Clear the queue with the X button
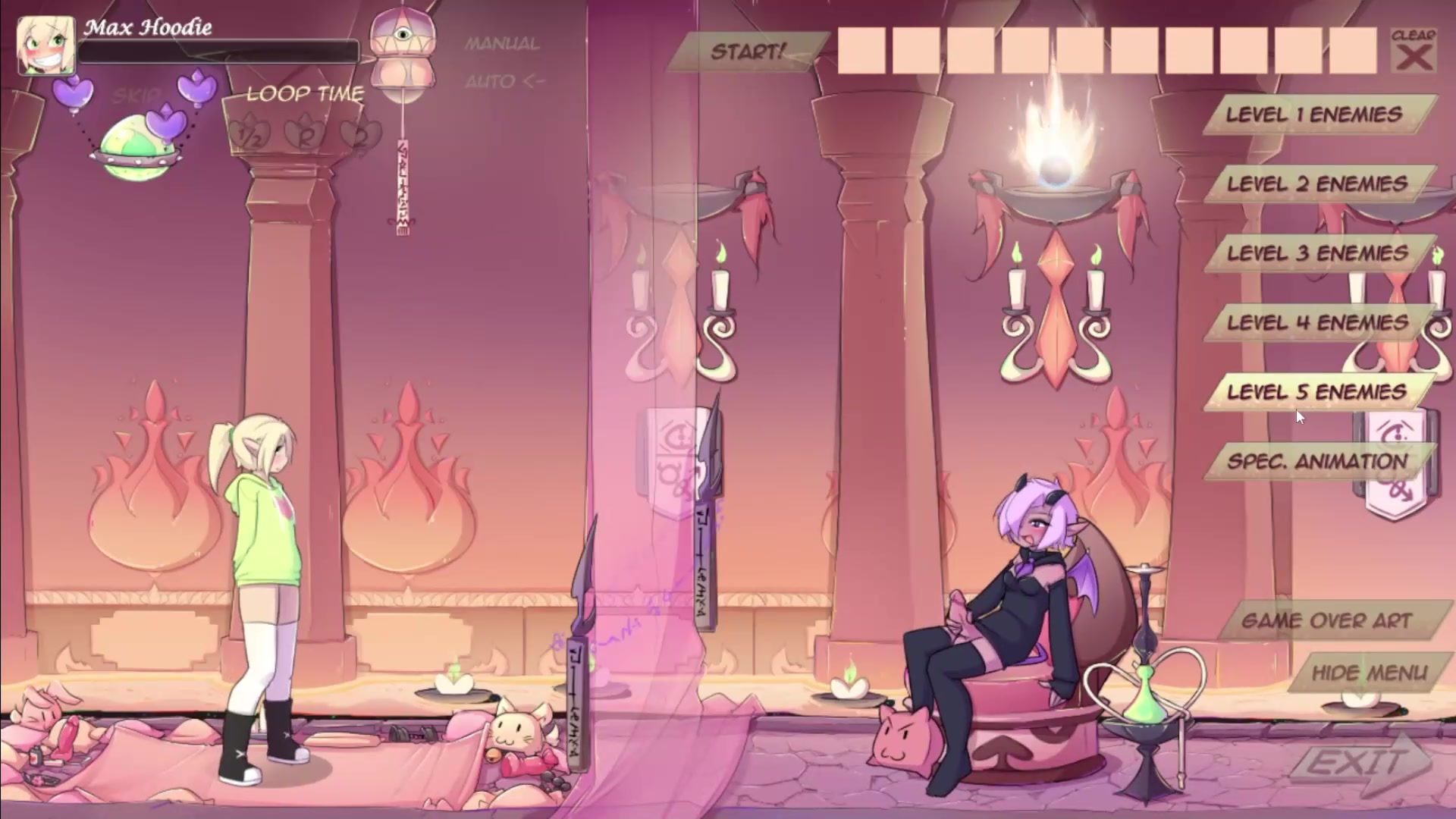The width and height of the screenshot is (1456, 819). [x=1414, y=51]
